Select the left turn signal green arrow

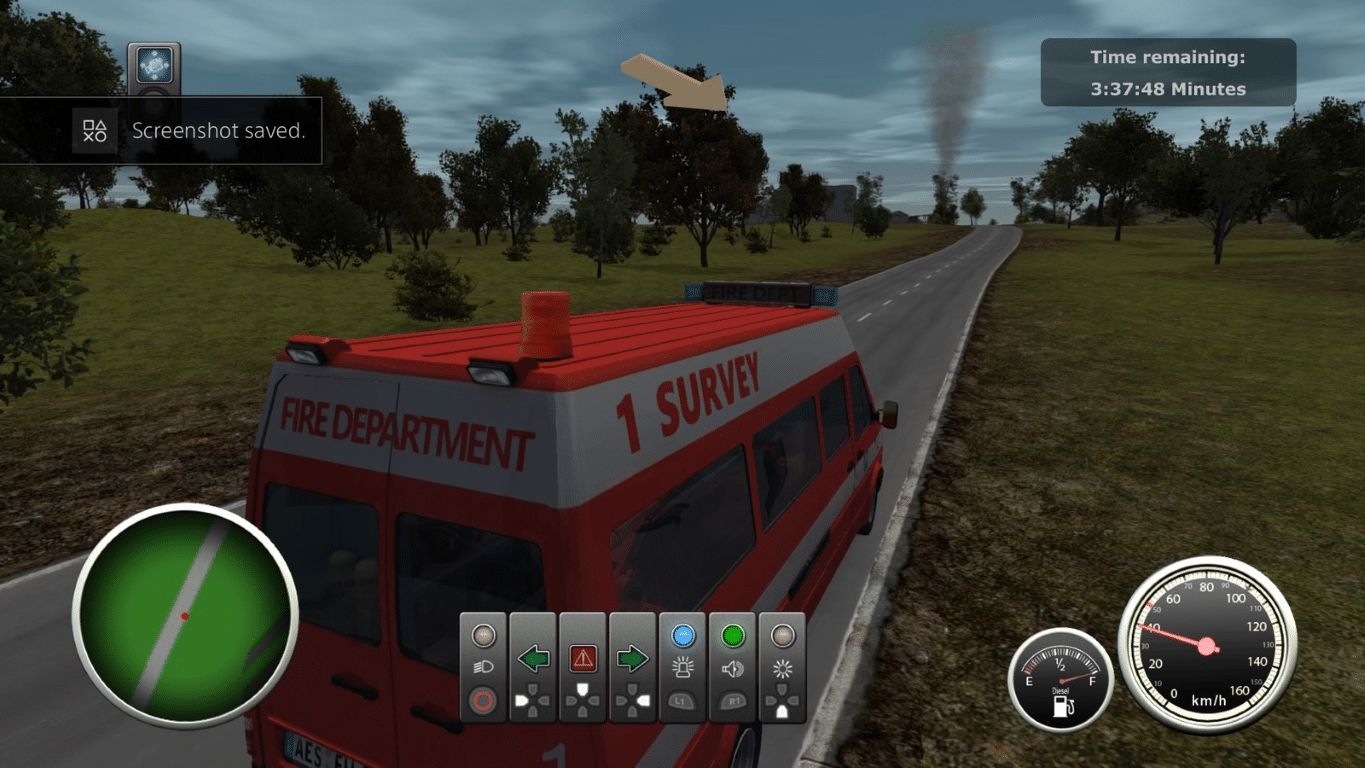(x=533, y=659)
